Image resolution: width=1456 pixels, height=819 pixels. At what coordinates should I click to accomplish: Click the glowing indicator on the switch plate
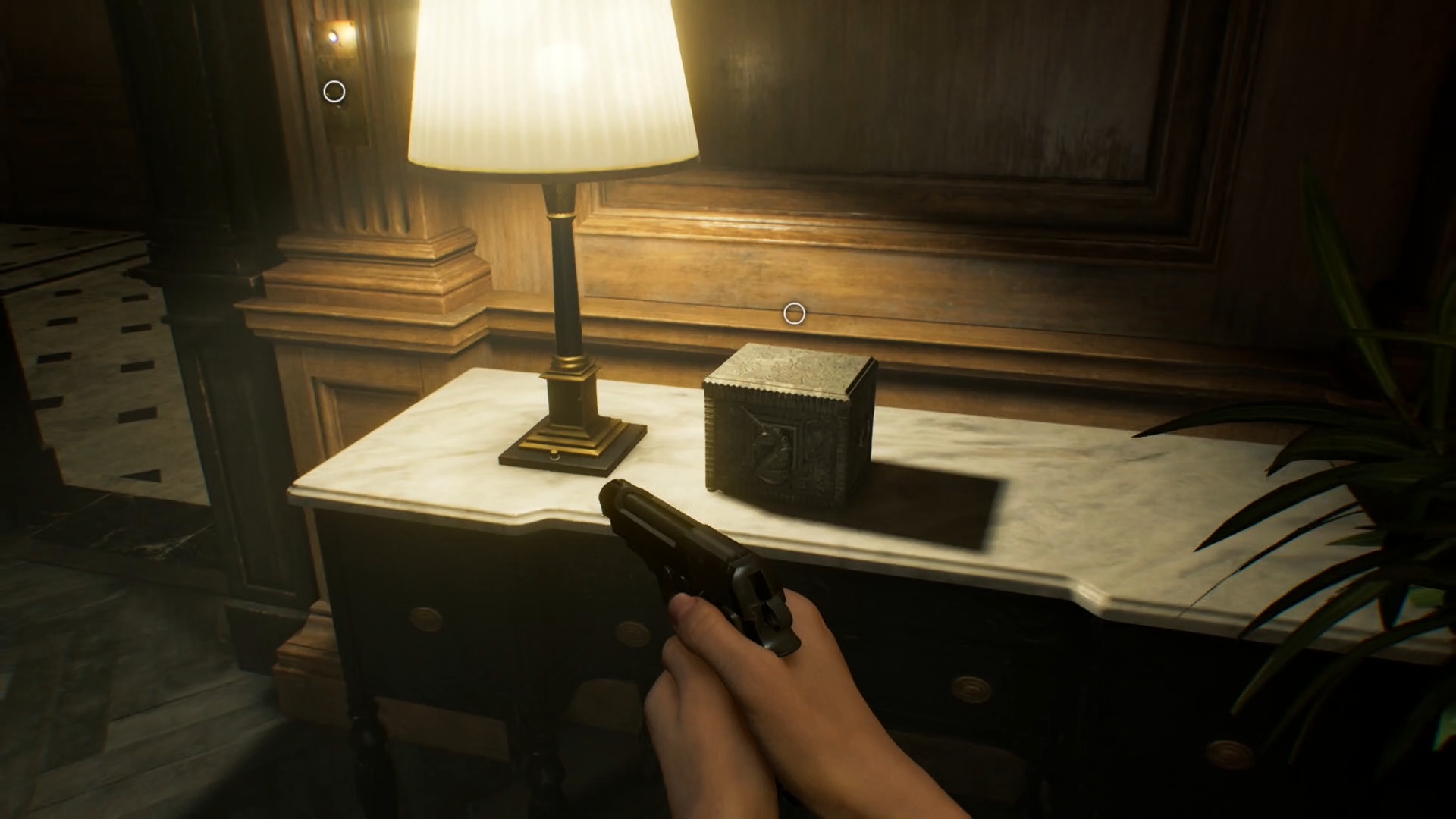(334, 35)
